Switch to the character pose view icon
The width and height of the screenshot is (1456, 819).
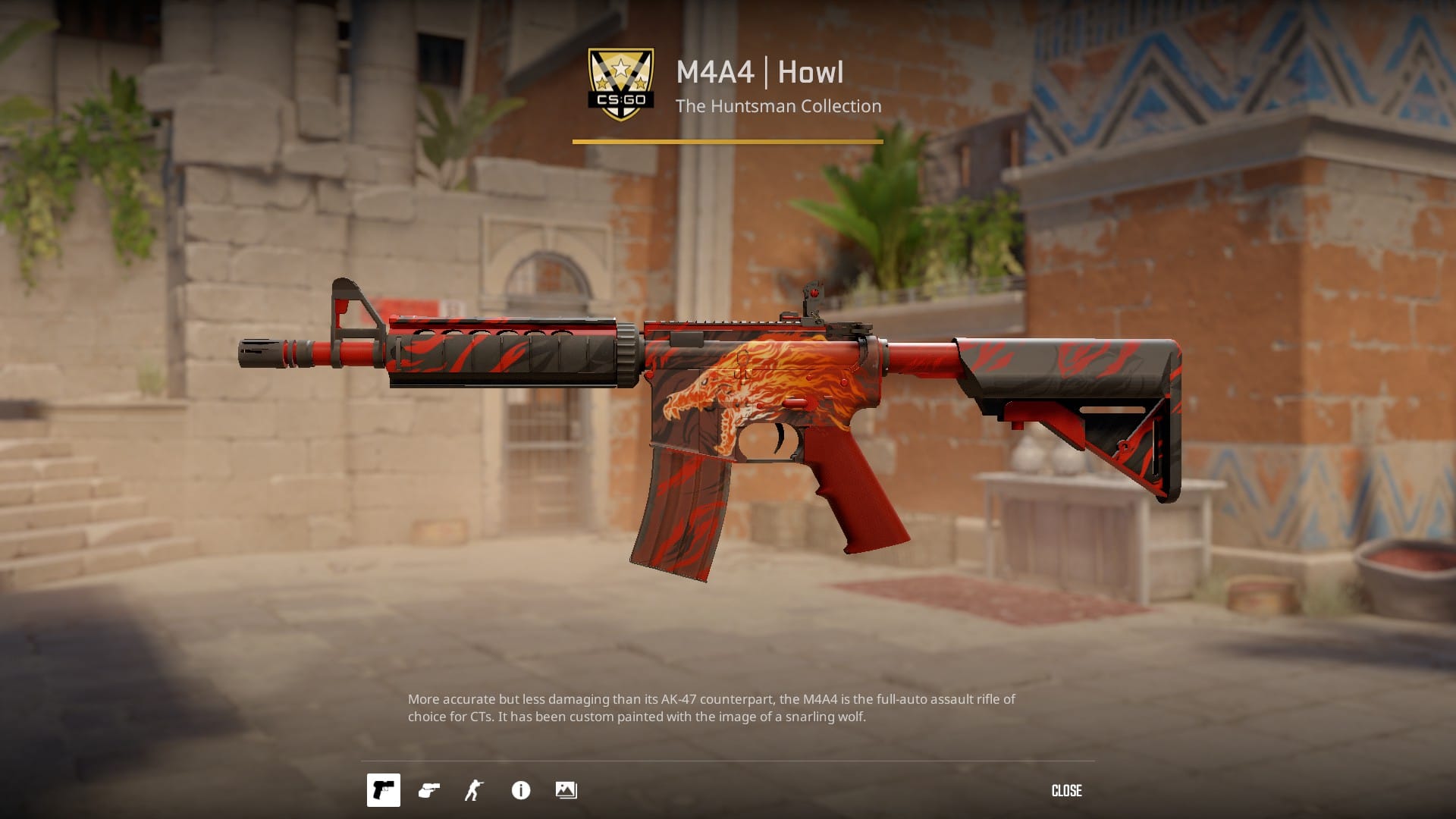(474, 791)
